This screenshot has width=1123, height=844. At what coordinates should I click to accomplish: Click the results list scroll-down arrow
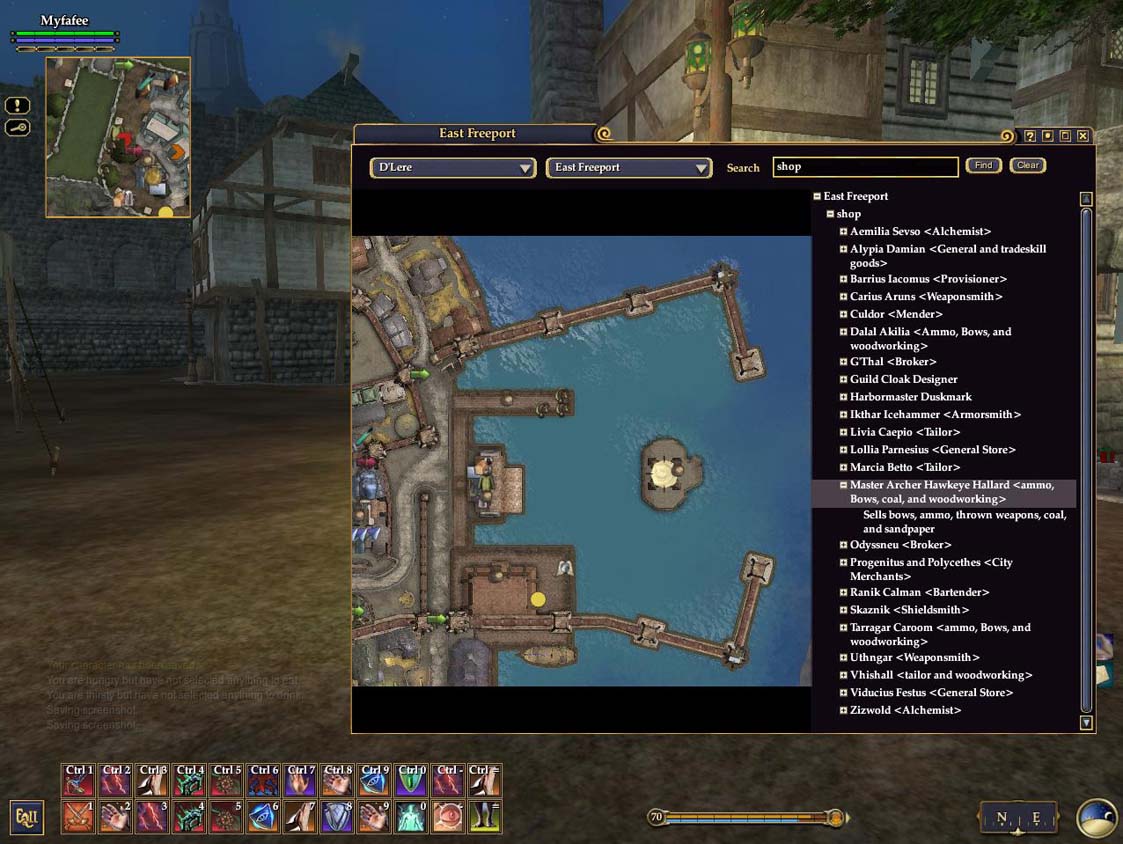1086,722
